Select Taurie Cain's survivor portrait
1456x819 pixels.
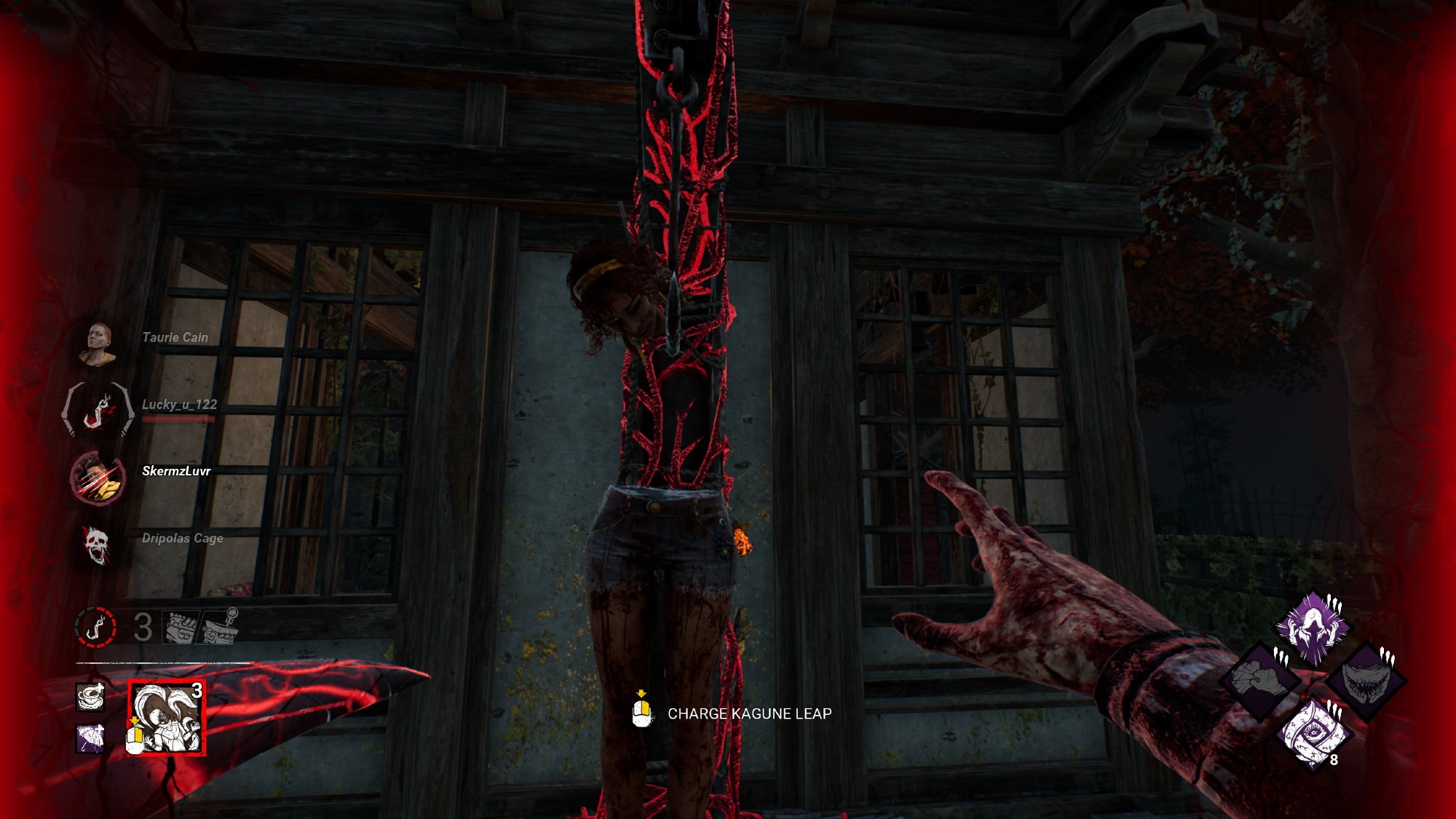click(98, 343)
